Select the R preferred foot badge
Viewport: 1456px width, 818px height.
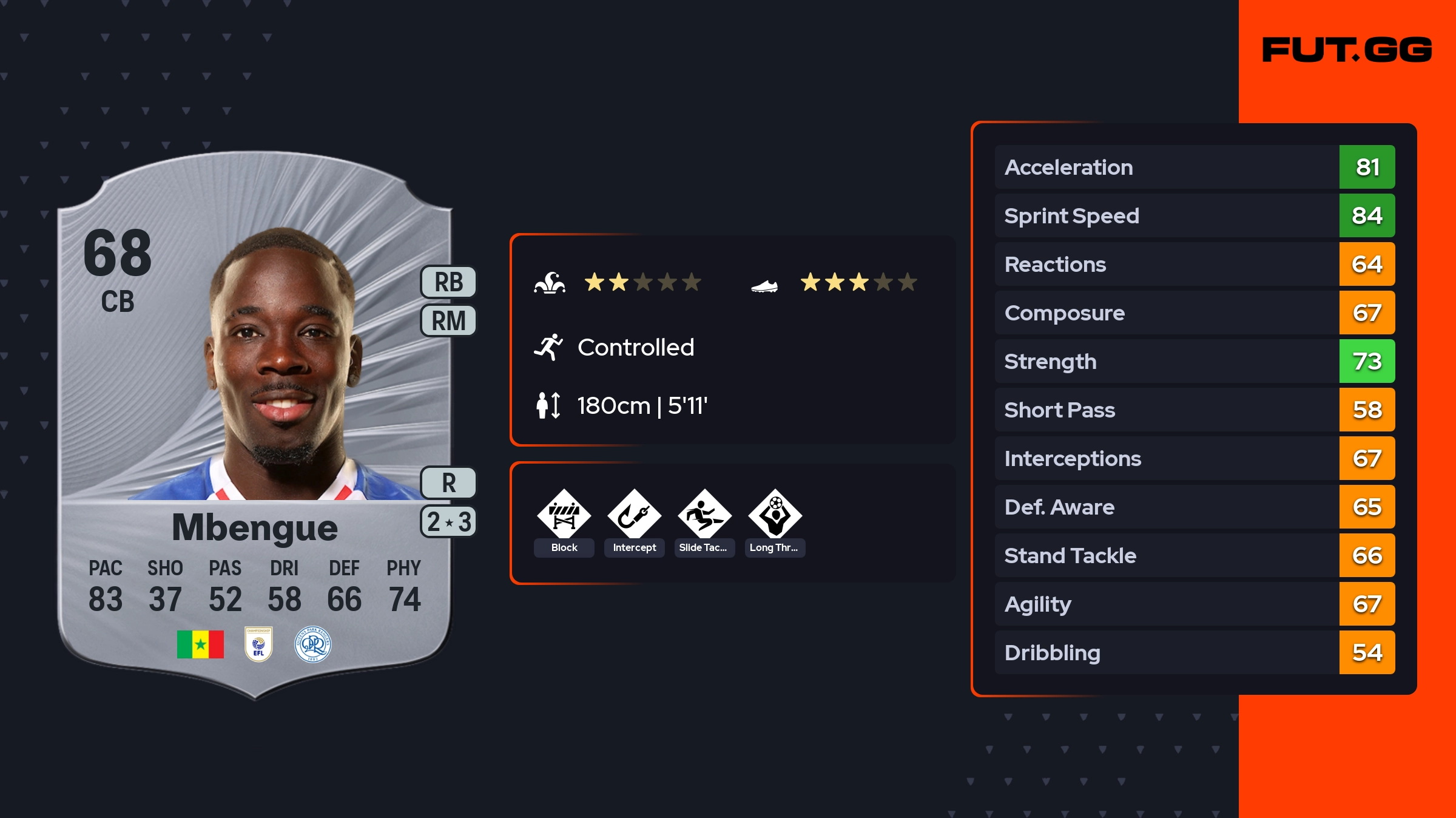448,483
